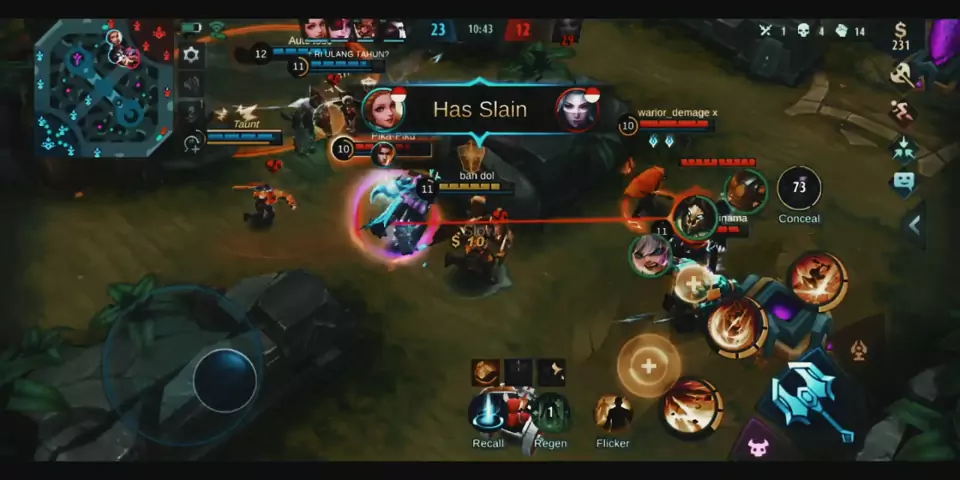Target turrets with the tower button
The height and width of the screenshot is (480, 960).
tap(859, 351)
